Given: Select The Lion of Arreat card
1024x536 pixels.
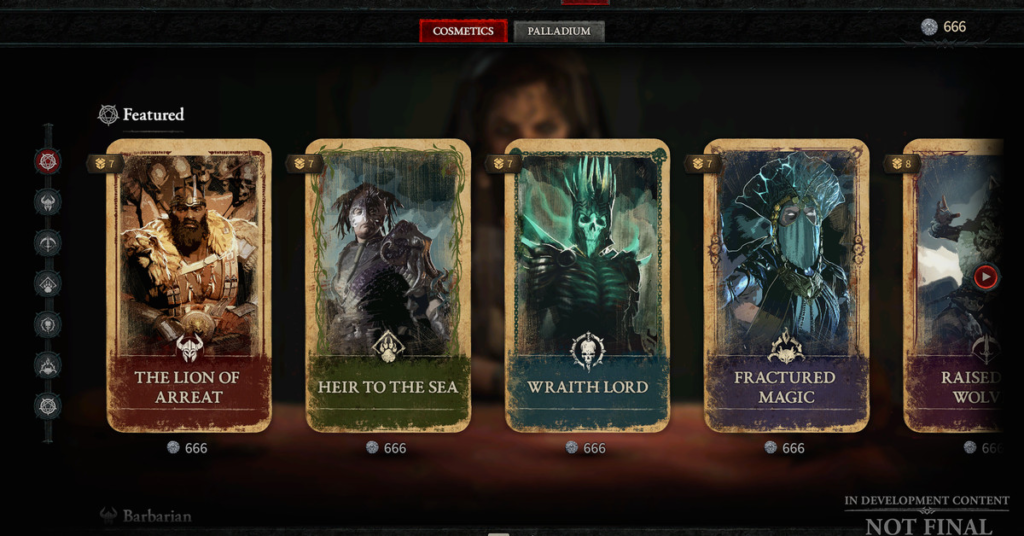Looking at the screenshot, I should click(x=188, y=285).
